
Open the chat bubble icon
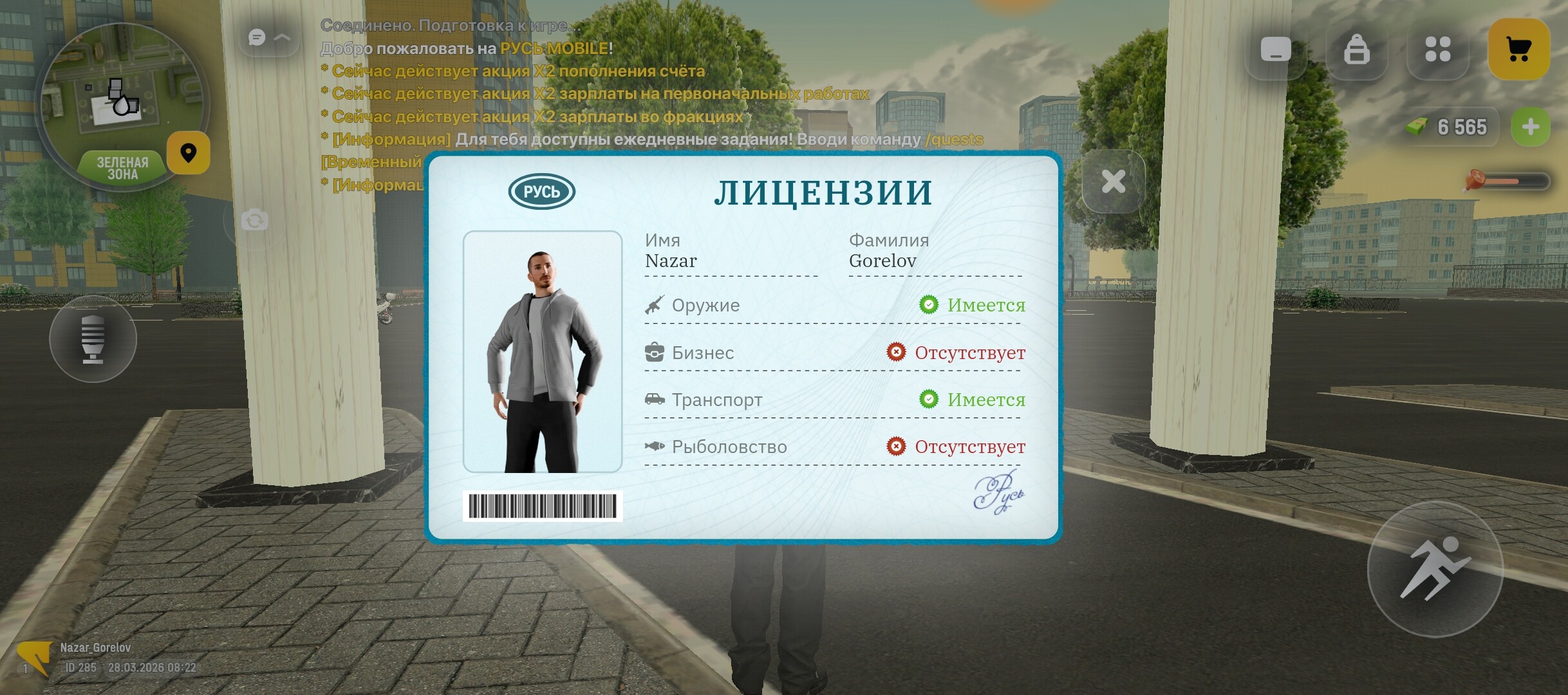click(x=257, y=39)
